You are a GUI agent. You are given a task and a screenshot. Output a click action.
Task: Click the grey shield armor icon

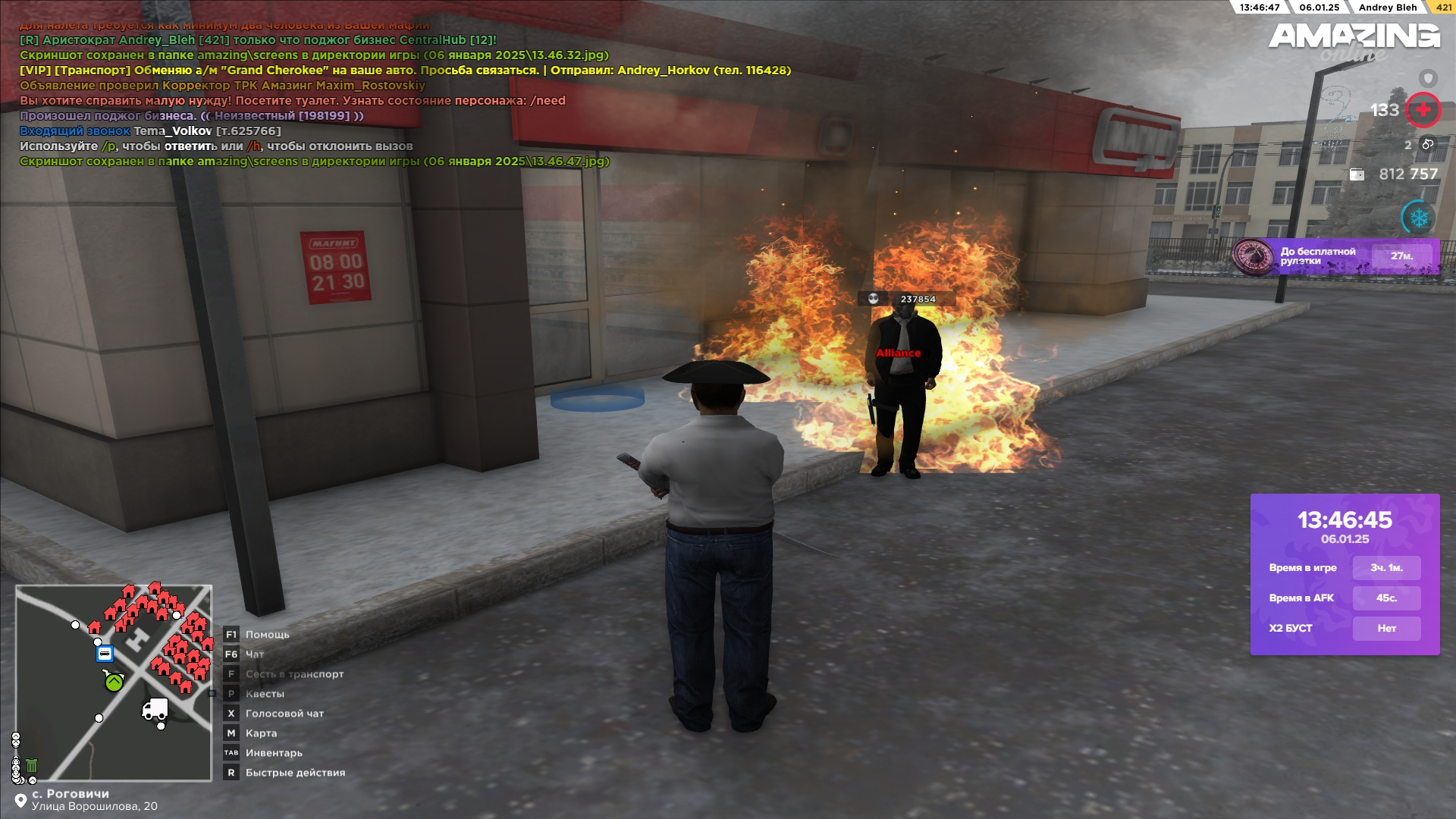click(x=1428, y=78)
